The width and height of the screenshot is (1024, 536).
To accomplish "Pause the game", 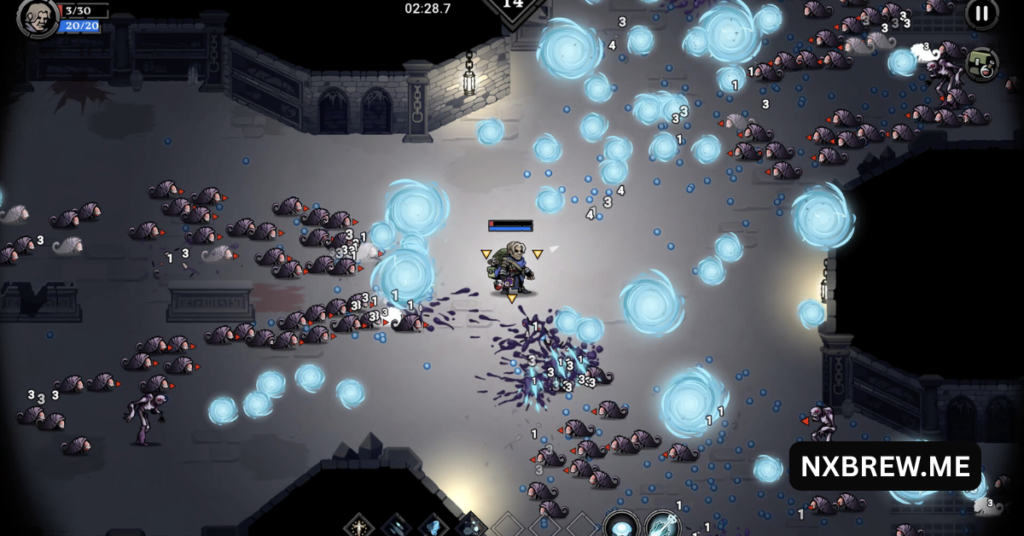I will coord(981,14).
